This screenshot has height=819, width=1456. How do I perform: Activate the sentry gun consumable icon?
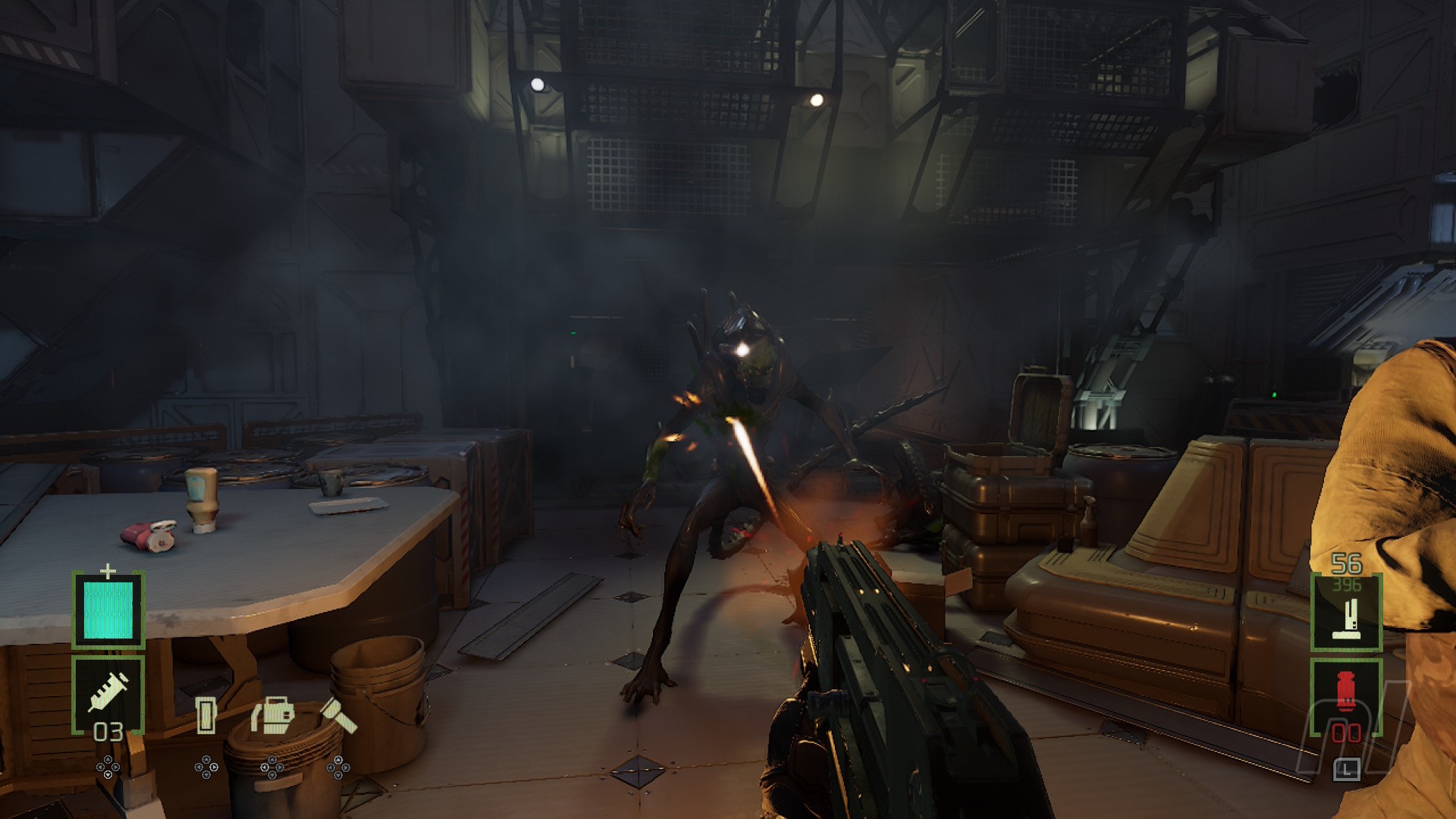click(x=272, y=714)
